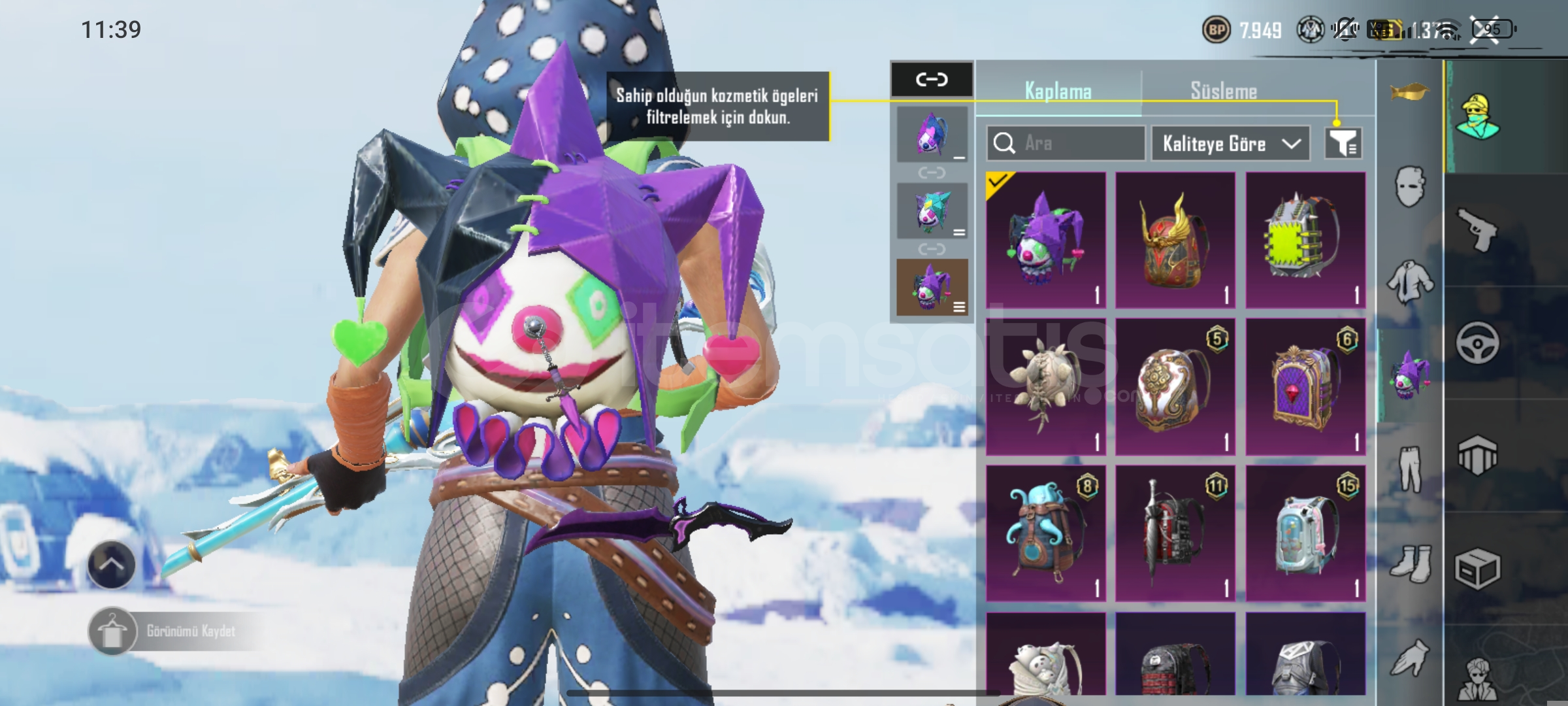Screen dimensions: 1568x706
Task: Select the boots footwear category
Action: (x=1410, y=563)
